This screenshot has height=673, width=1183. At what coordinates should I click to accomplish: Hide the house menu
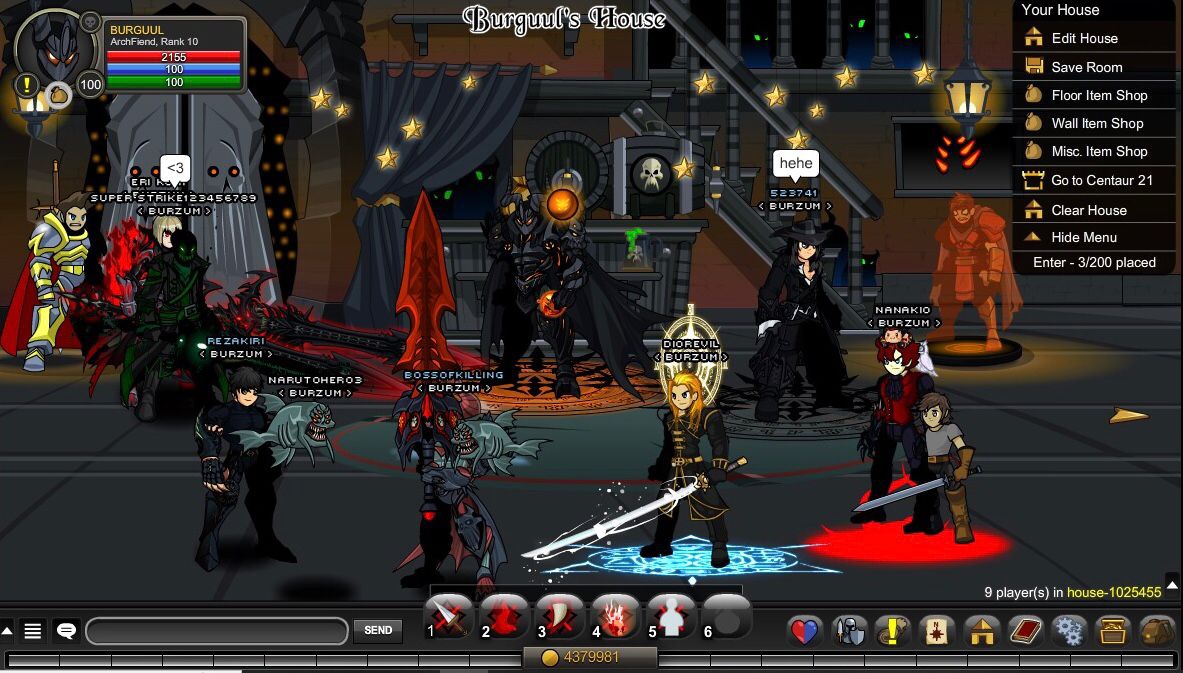1083,237
